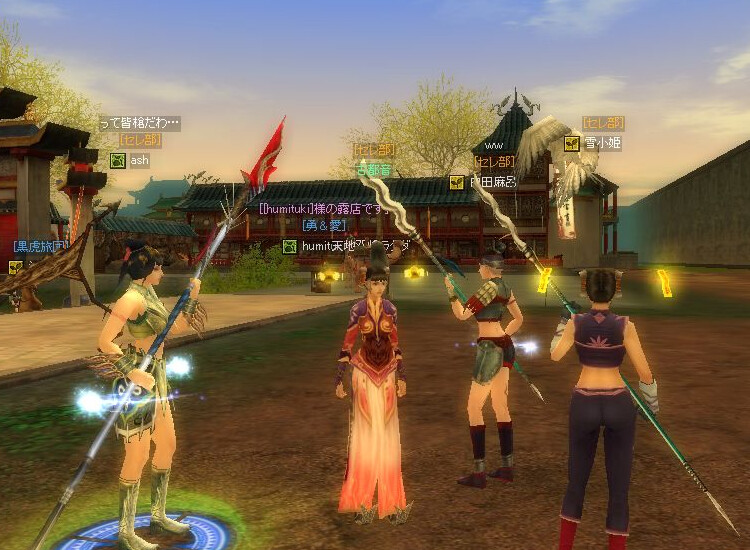The width and height of the screenshot is (750, 550).
Task: Select the player nameplate labeled ash
Action: click(x=139, y=160)
